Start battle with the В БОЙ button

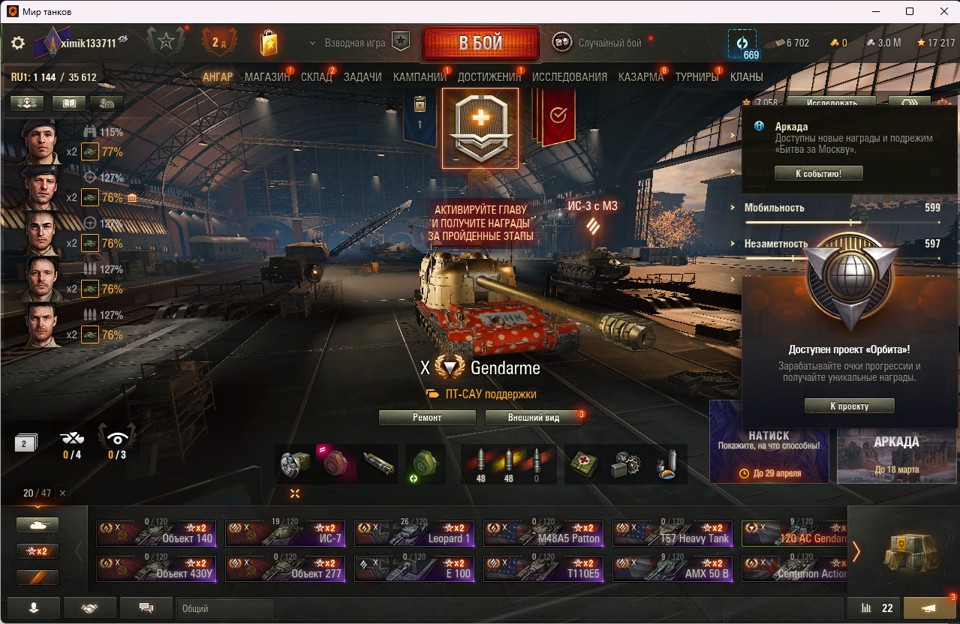pyautogui.click(x=480, y=43)
